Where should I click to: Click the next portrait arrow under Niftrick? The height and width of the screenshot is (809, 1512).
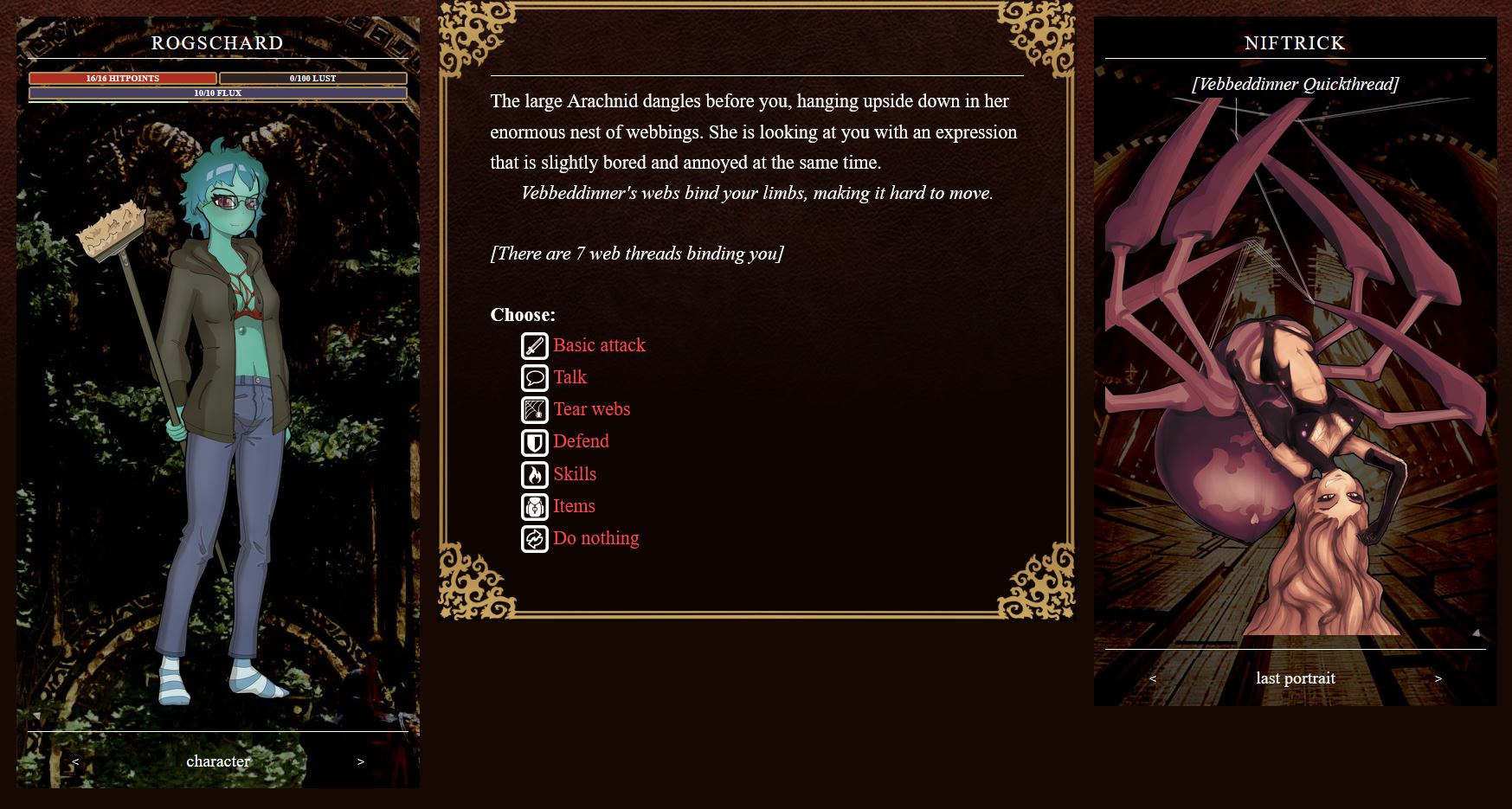pyautogui.click(x=1438, y=678)
